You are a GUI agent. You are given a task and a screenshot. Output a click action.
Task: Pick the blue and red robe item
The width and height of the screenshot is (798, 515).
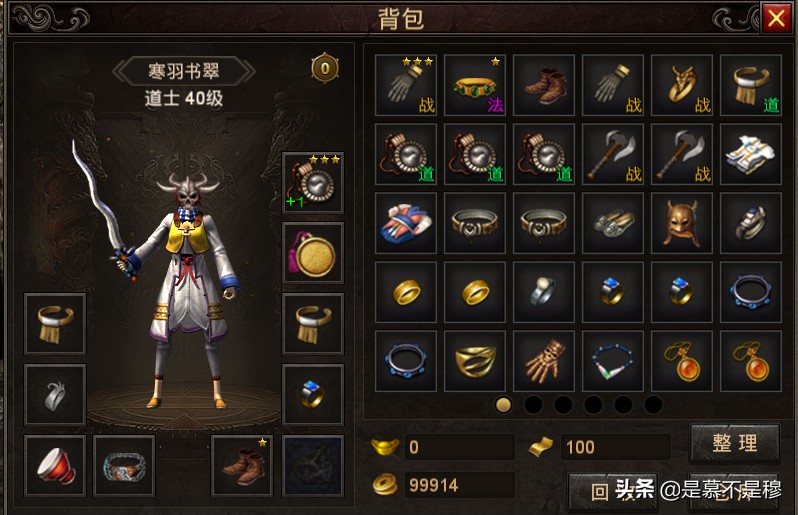406,224
